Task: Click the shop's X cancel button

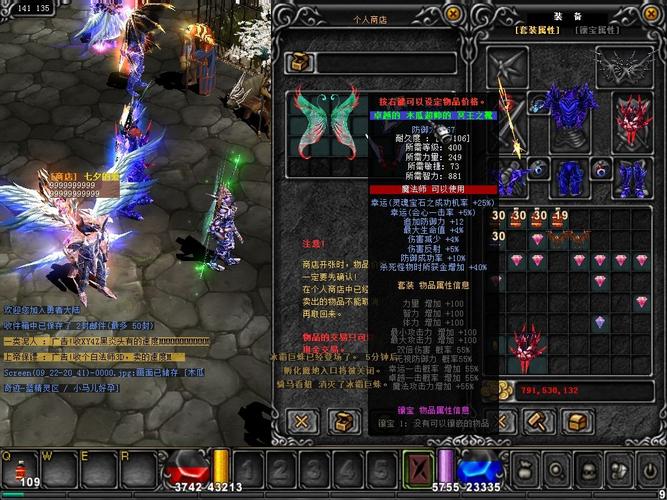Action: (303, 422)
